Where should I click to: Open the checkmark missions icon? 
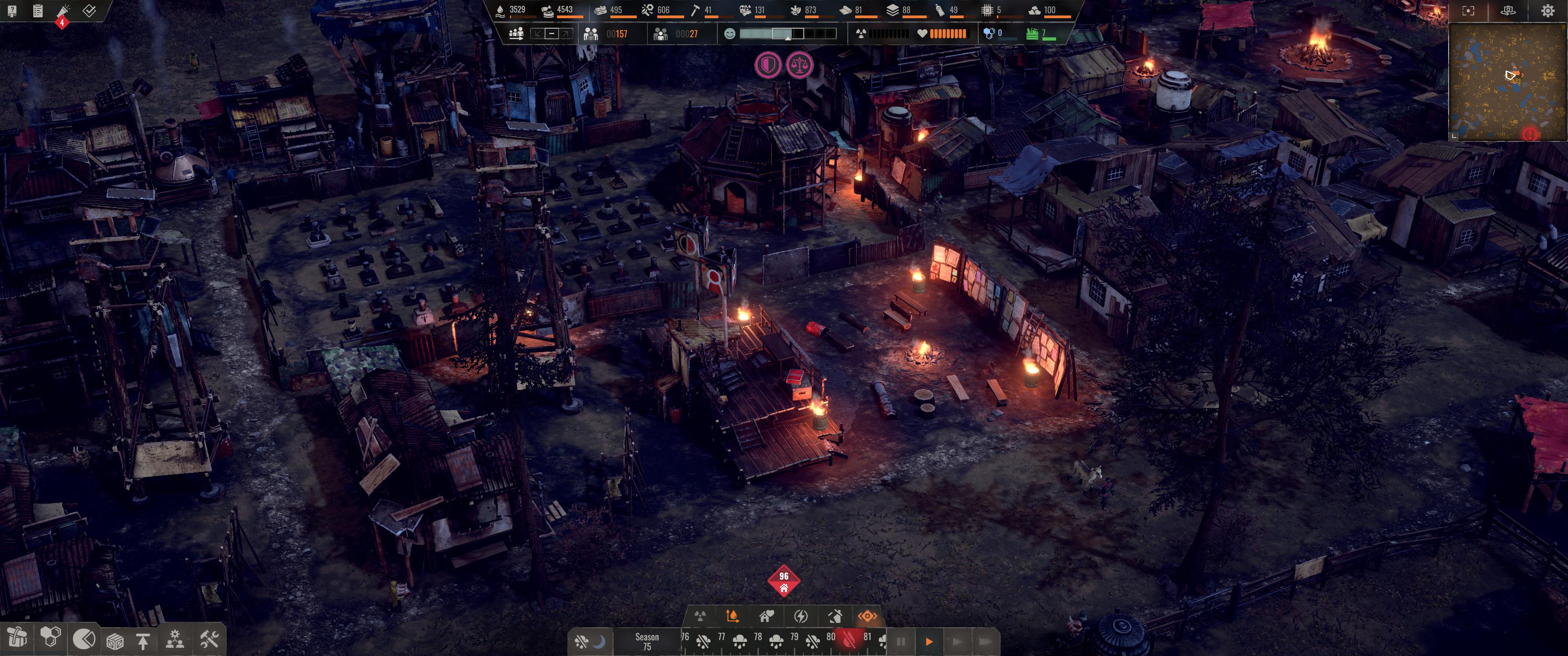point(89,11)
